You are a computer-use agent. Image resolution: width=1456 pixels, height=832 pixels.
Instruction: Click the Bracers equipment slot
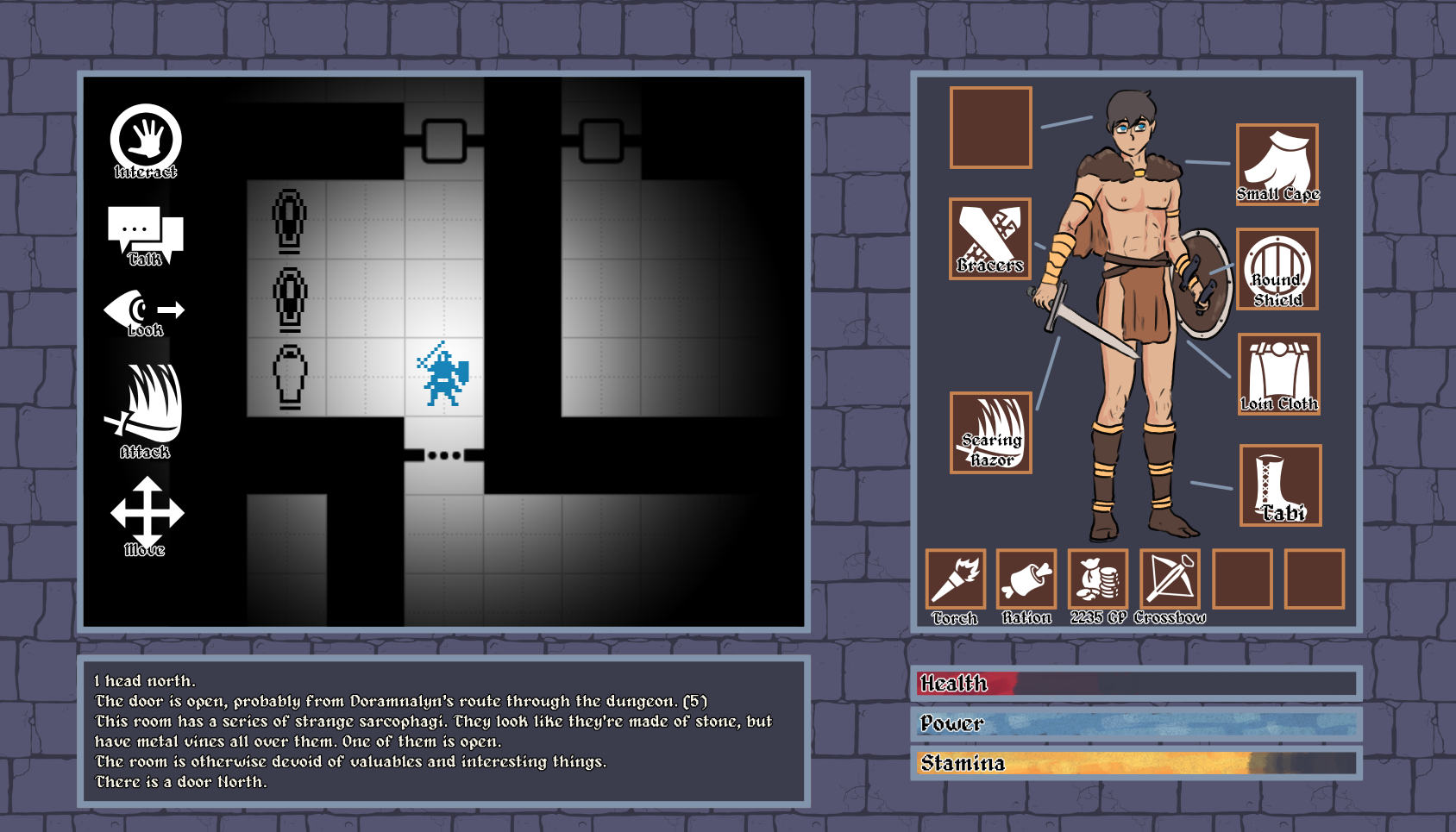pyautogui.click(x=990, y=239)
